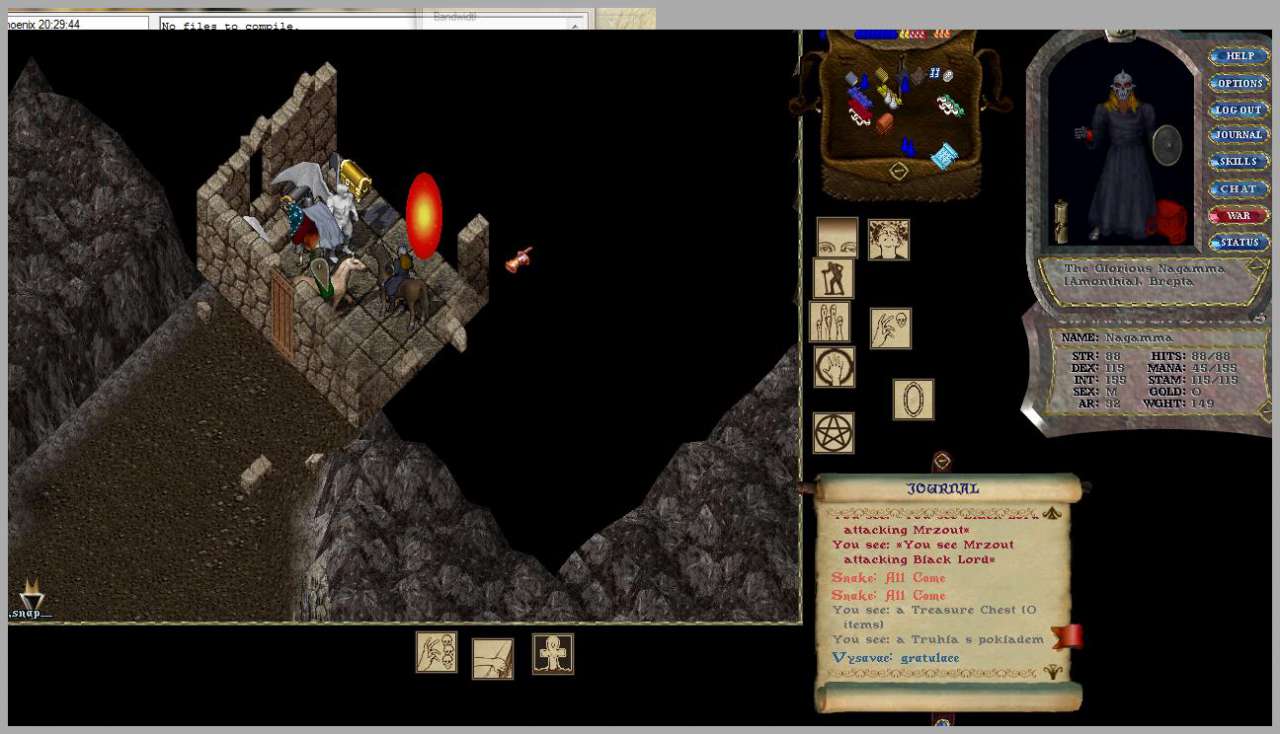The height and width of the screenshot is (734, 1280).
Task: Toggle War mode on the paperdoll
Action: click(1239, 215)
